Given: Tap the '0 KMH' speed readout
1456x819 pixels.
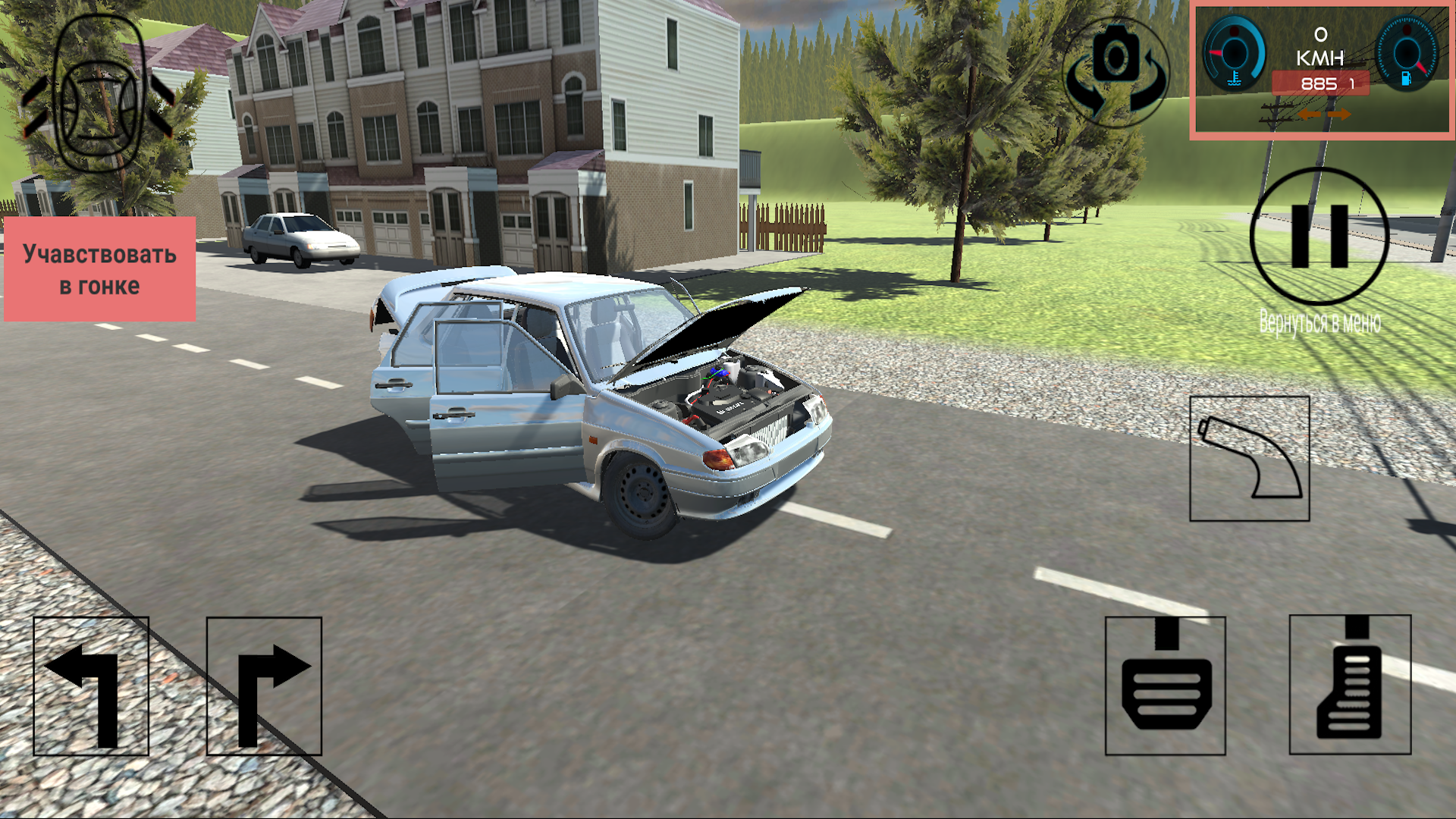Looking at the screenshot, I should [1320, 45].
